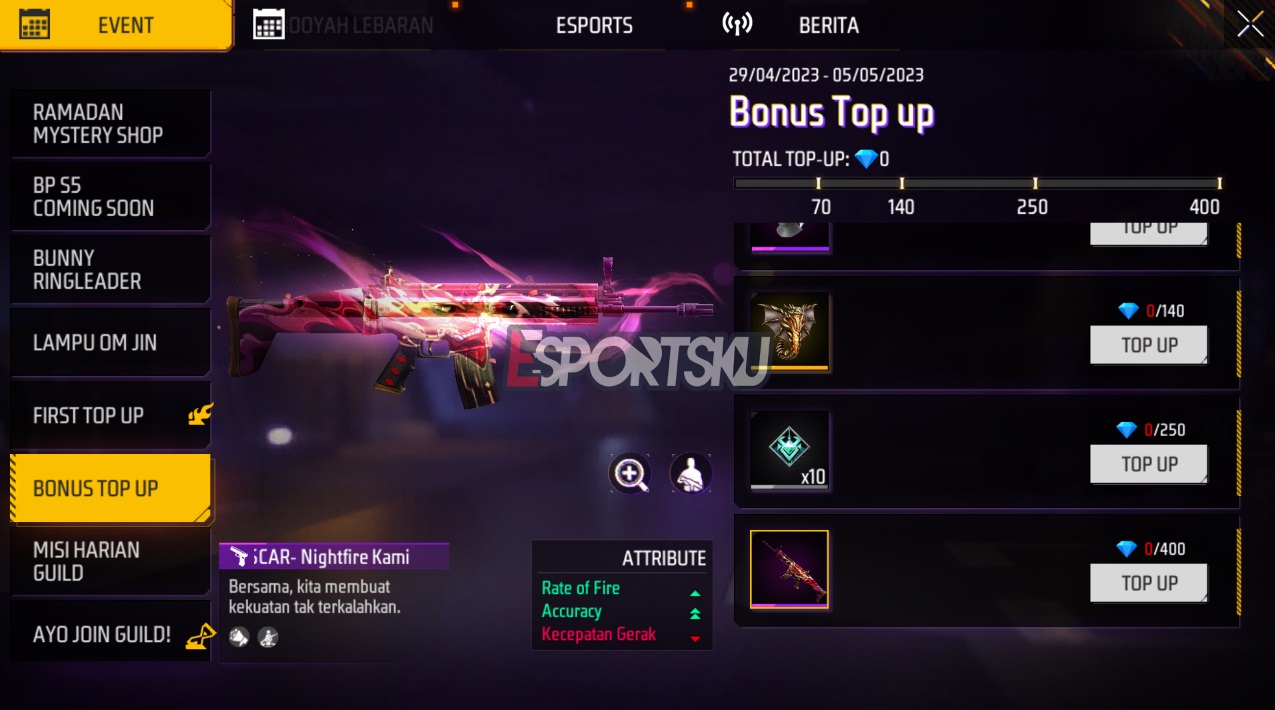Open the Berita news tab
Screen dimensions: 1275x710
point(828,26)
